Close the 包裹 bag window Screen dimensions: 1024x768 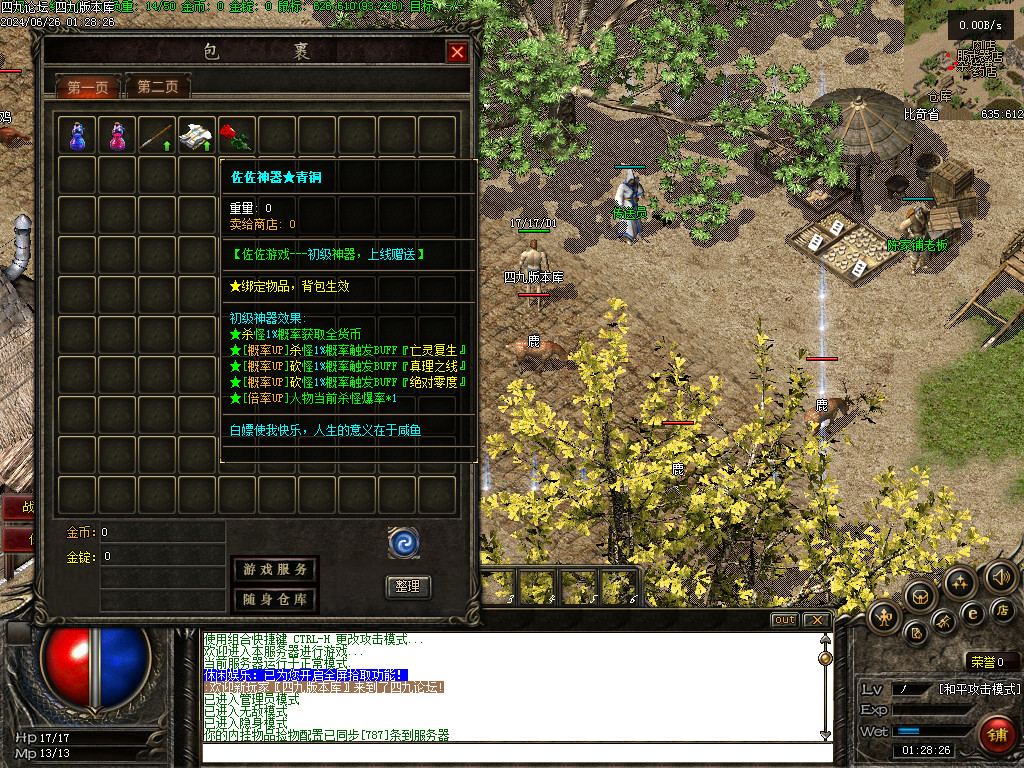457,53
